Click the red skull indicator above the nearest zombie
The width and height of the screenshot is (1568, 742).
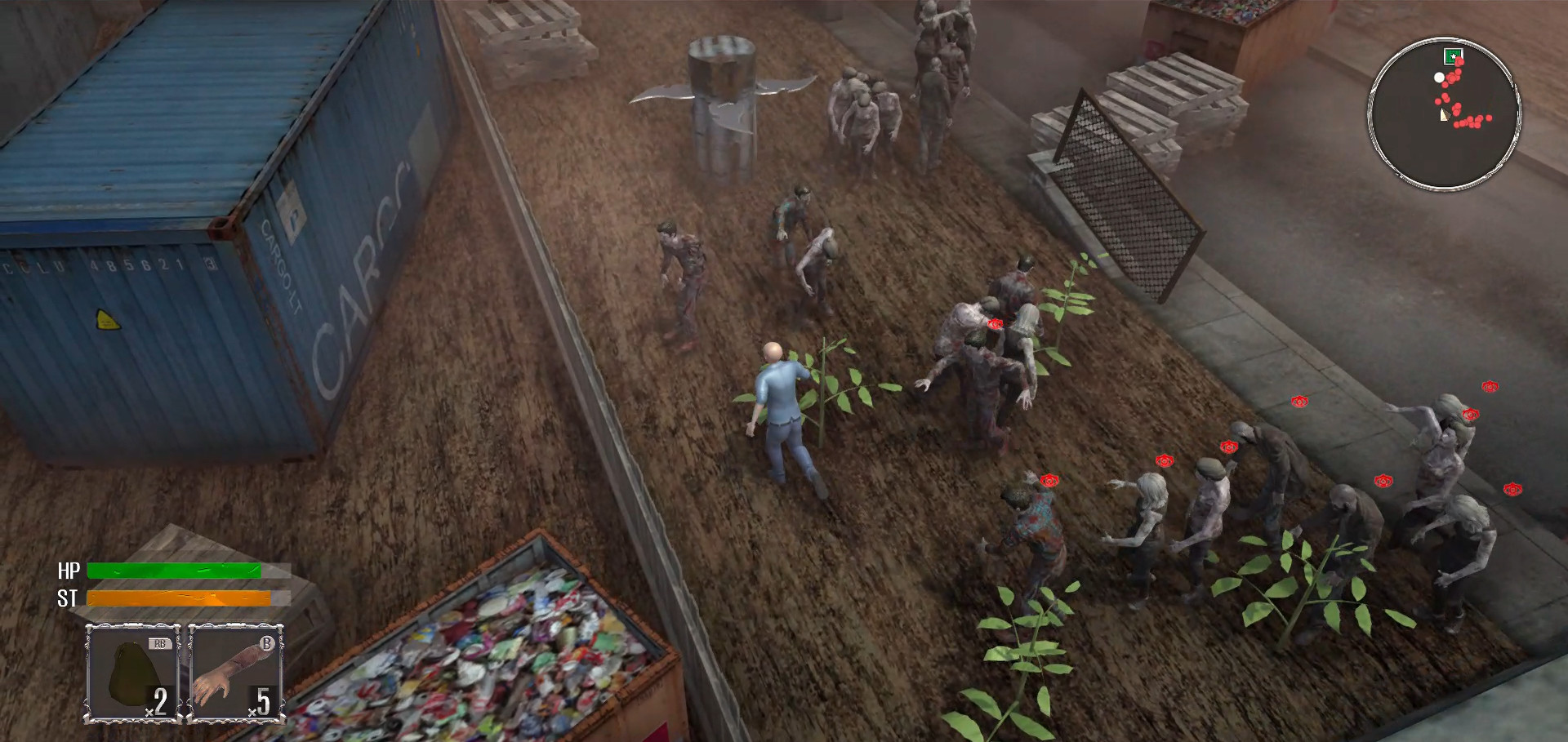pyautogui.click(x=995, y=324)
